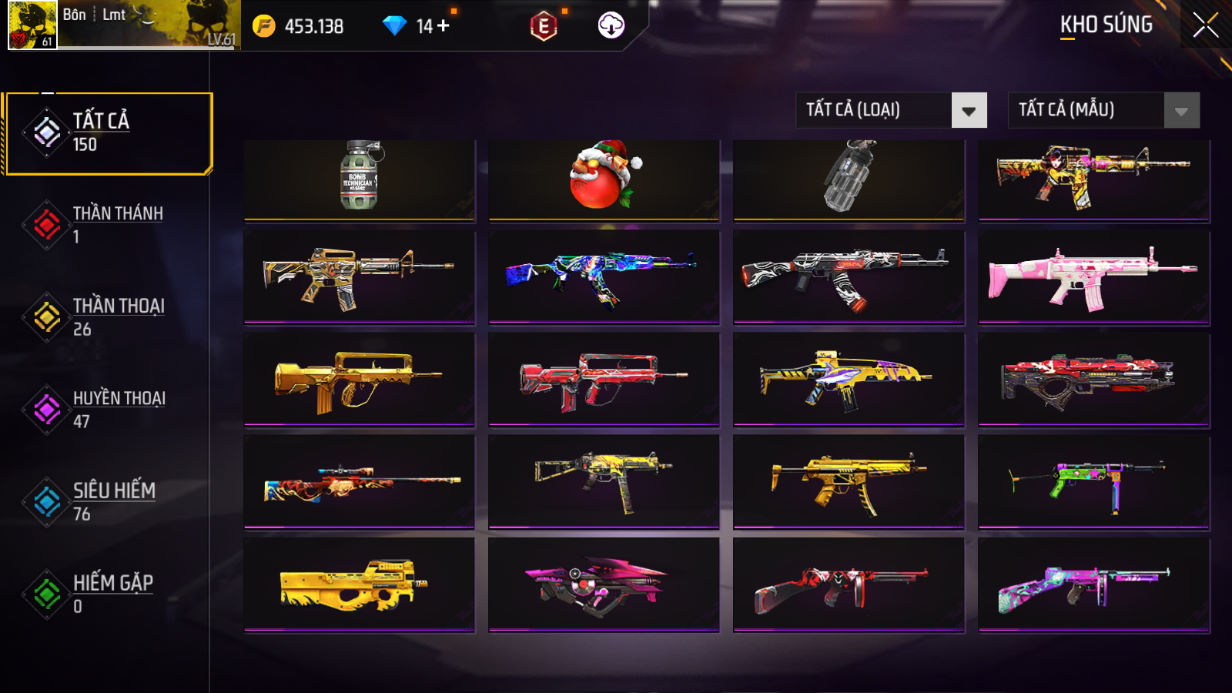The image size is (1232, 693).
Task: Select the flame-pattern sniper rifle skin
Action: click(x=358, y=482)
